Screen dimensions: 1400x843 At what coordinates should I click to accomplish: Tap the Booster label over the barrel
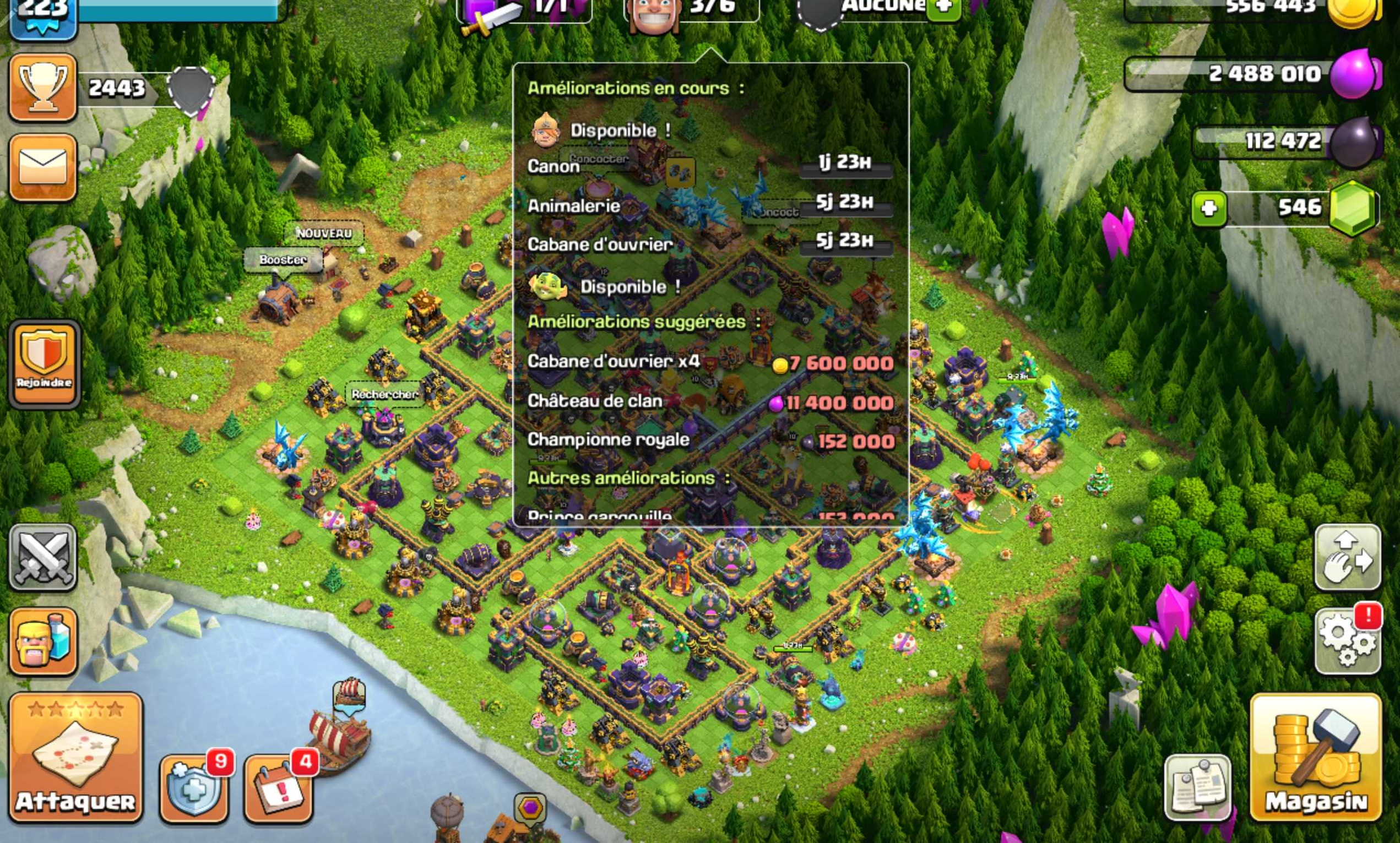point(283,260)
